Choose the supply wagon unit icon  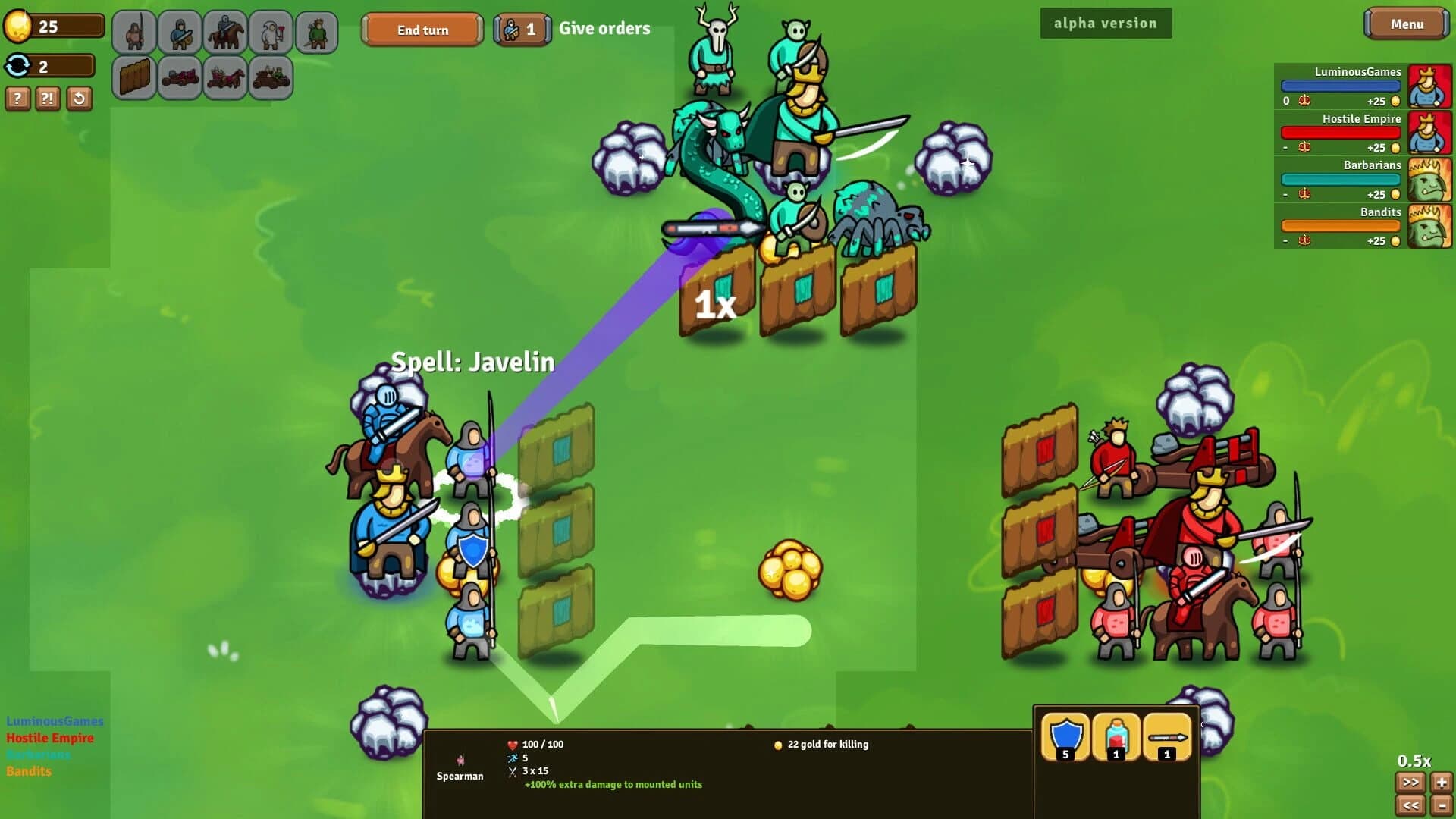271,77
